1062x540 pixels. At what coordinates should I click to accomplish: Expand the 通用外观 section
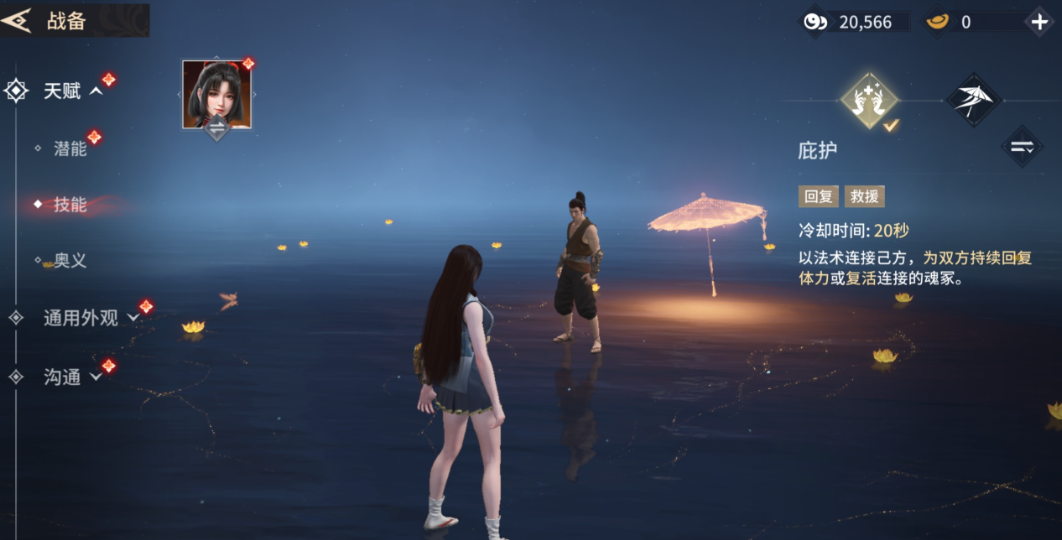[x=90, y=318]
